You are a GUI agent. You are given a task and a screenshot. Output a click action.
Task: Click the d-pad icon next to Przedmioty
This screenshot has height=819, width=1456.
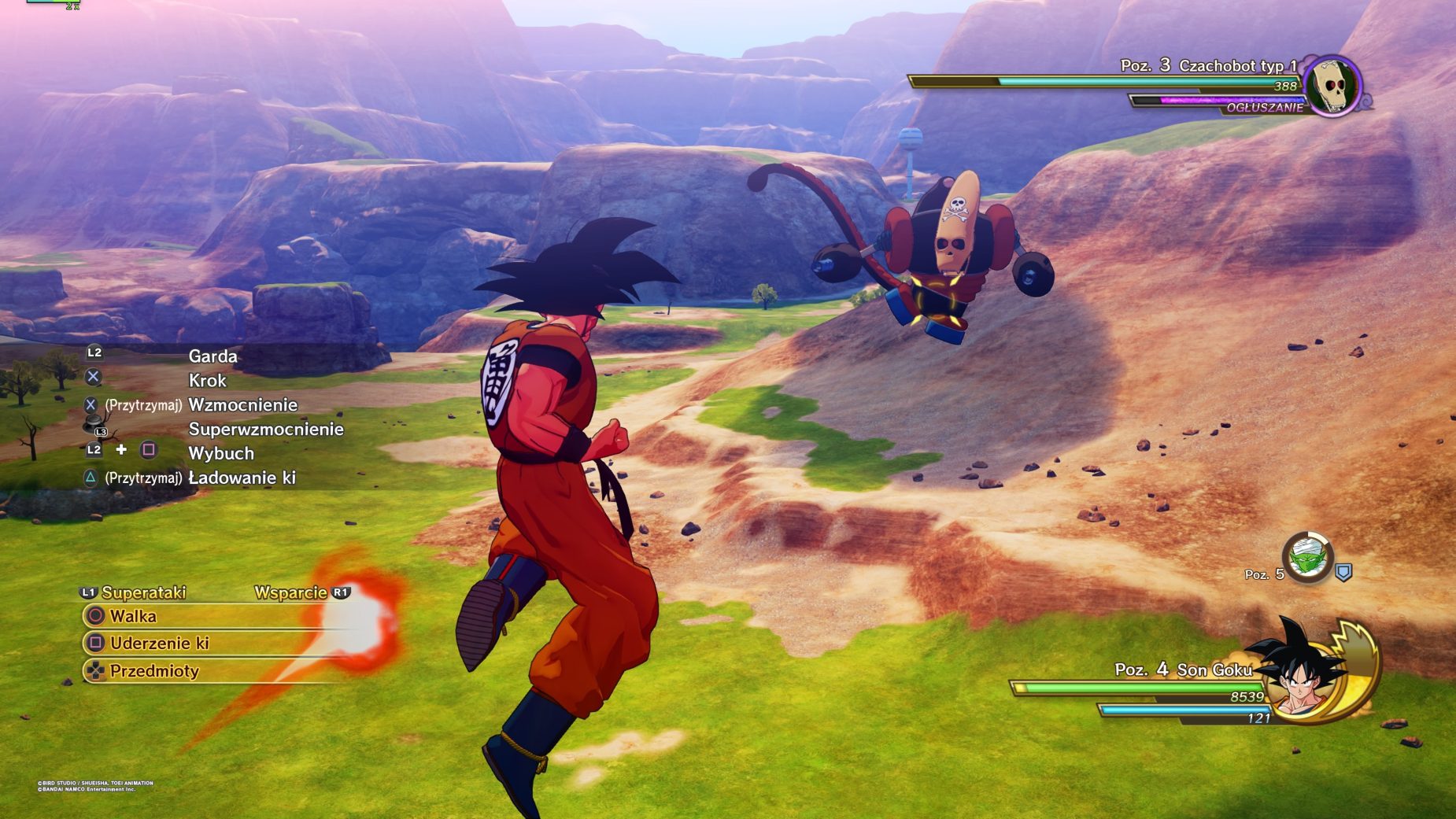coord(94,672)
